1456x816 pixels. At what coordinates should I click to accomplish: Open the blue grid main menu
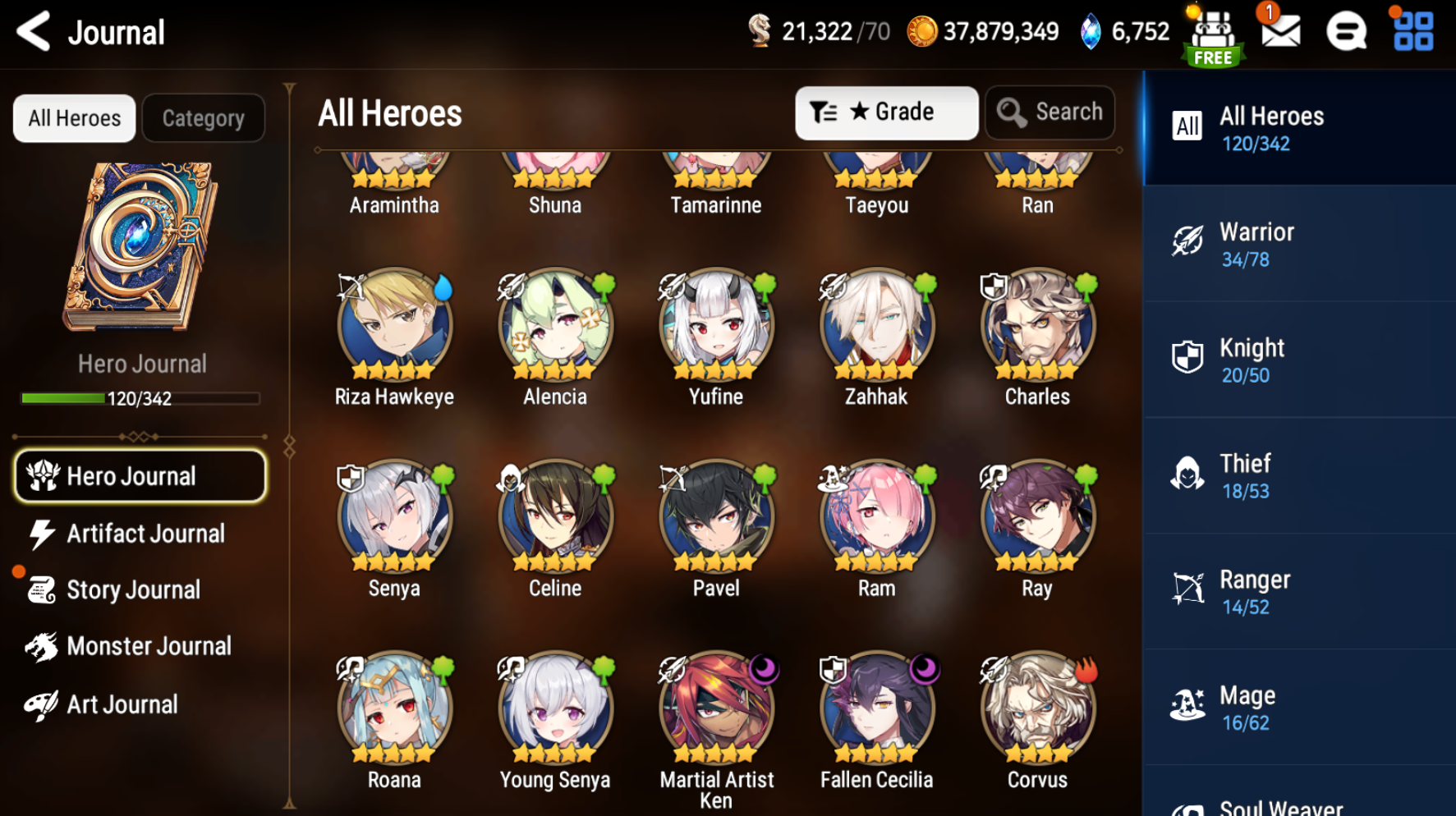(x=1412, y=32)
